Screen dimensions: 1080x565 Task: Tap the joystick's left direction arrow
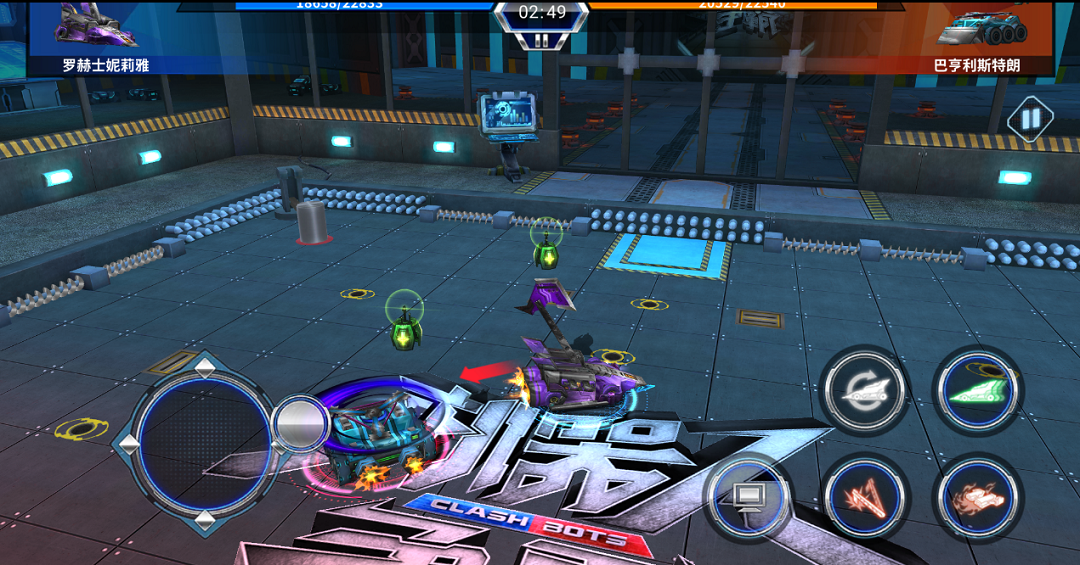pyautogui.click(x=129, y=443)
